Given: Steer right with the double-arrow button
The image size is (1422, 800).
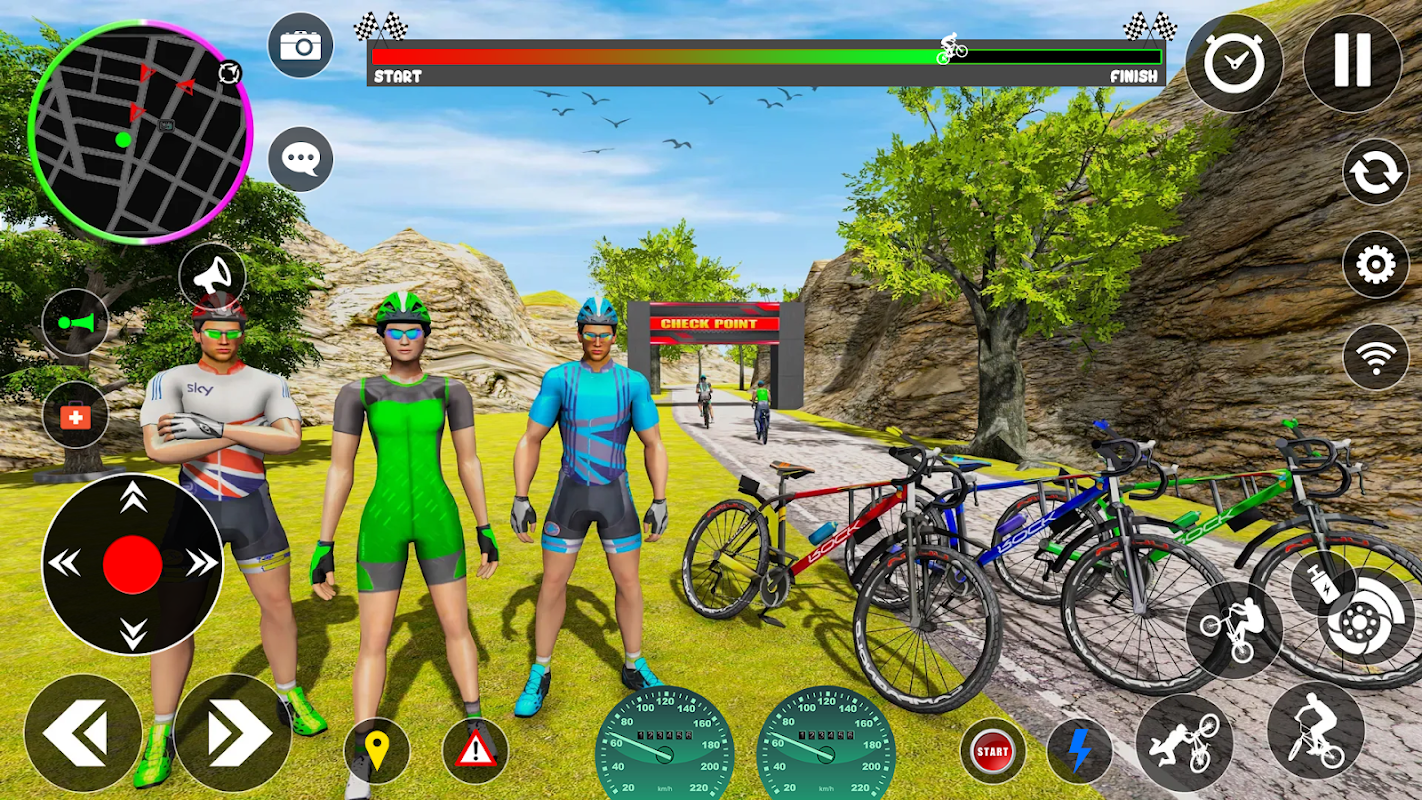Looking at the screenshot, I should tap(233, 733).
